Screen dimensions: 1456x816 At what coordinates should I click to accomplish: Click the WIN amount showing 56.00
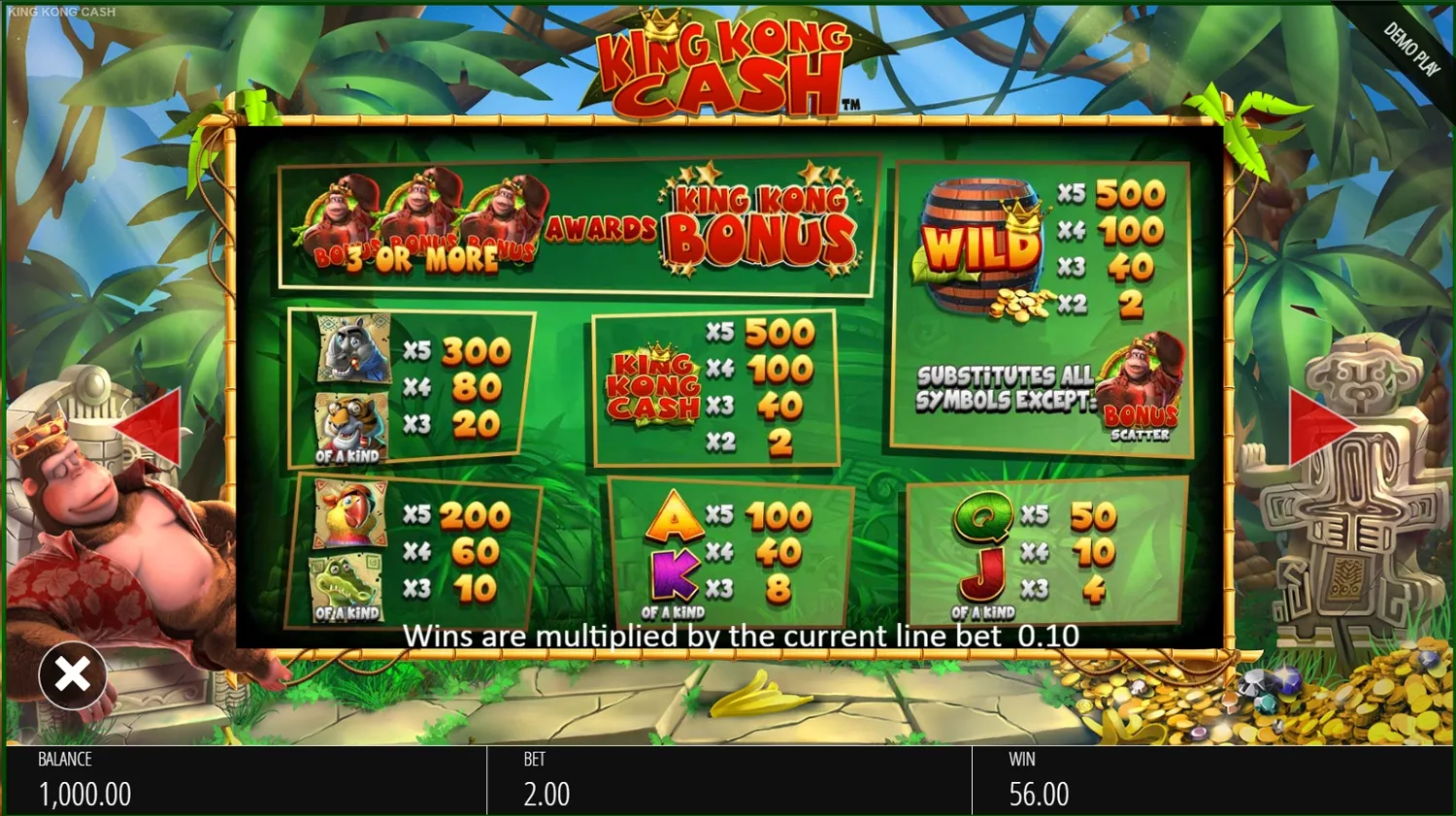[x=1039, y=794]
